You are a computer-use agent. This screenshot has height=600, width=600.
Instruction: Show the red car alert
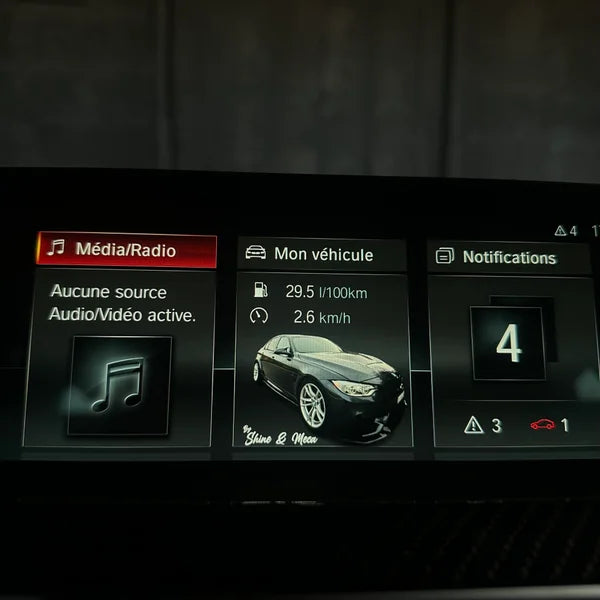coord(549,425)
